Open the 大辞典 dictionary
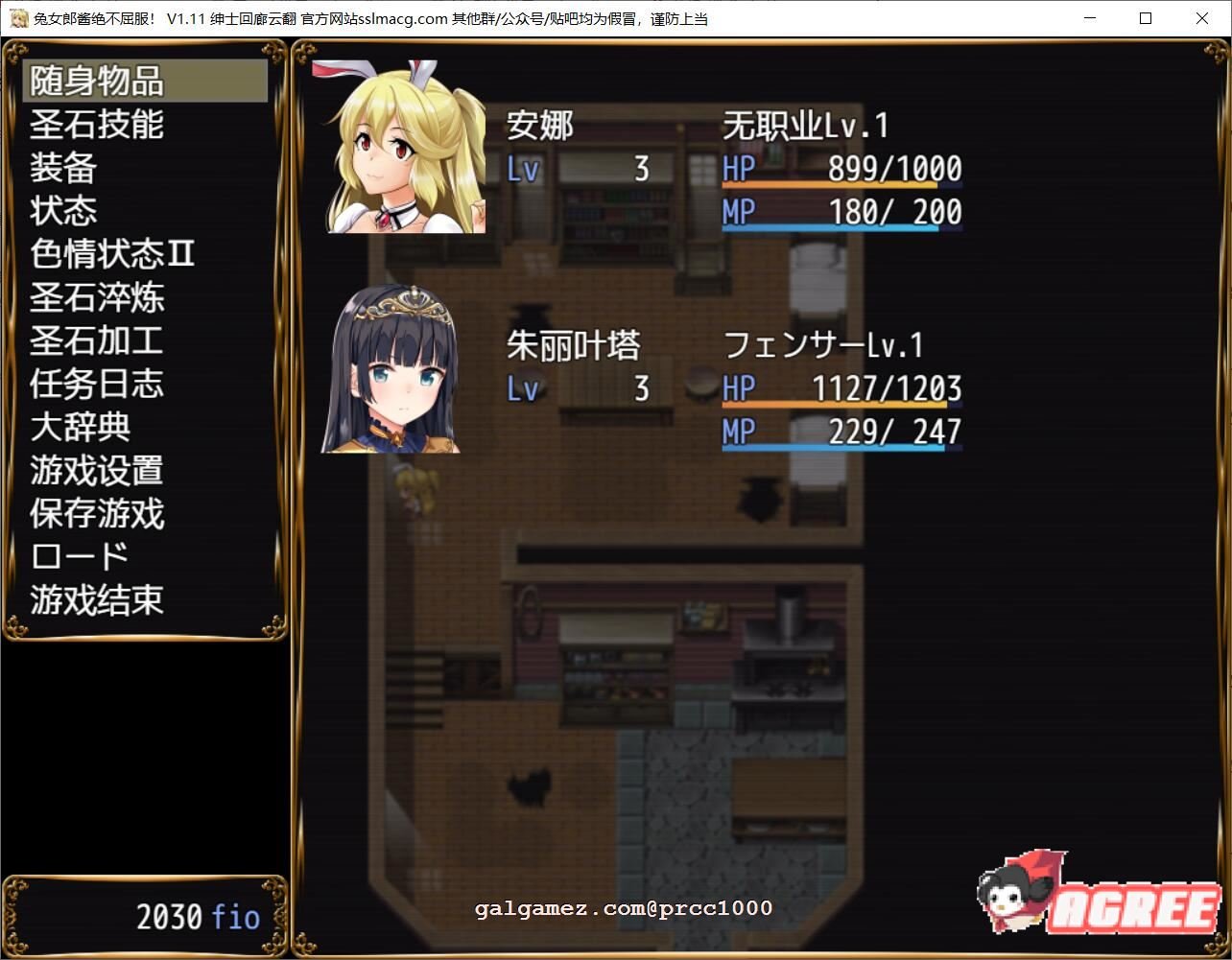The width and height of the screenshot is (1232, 960). (x=79, y=427)
